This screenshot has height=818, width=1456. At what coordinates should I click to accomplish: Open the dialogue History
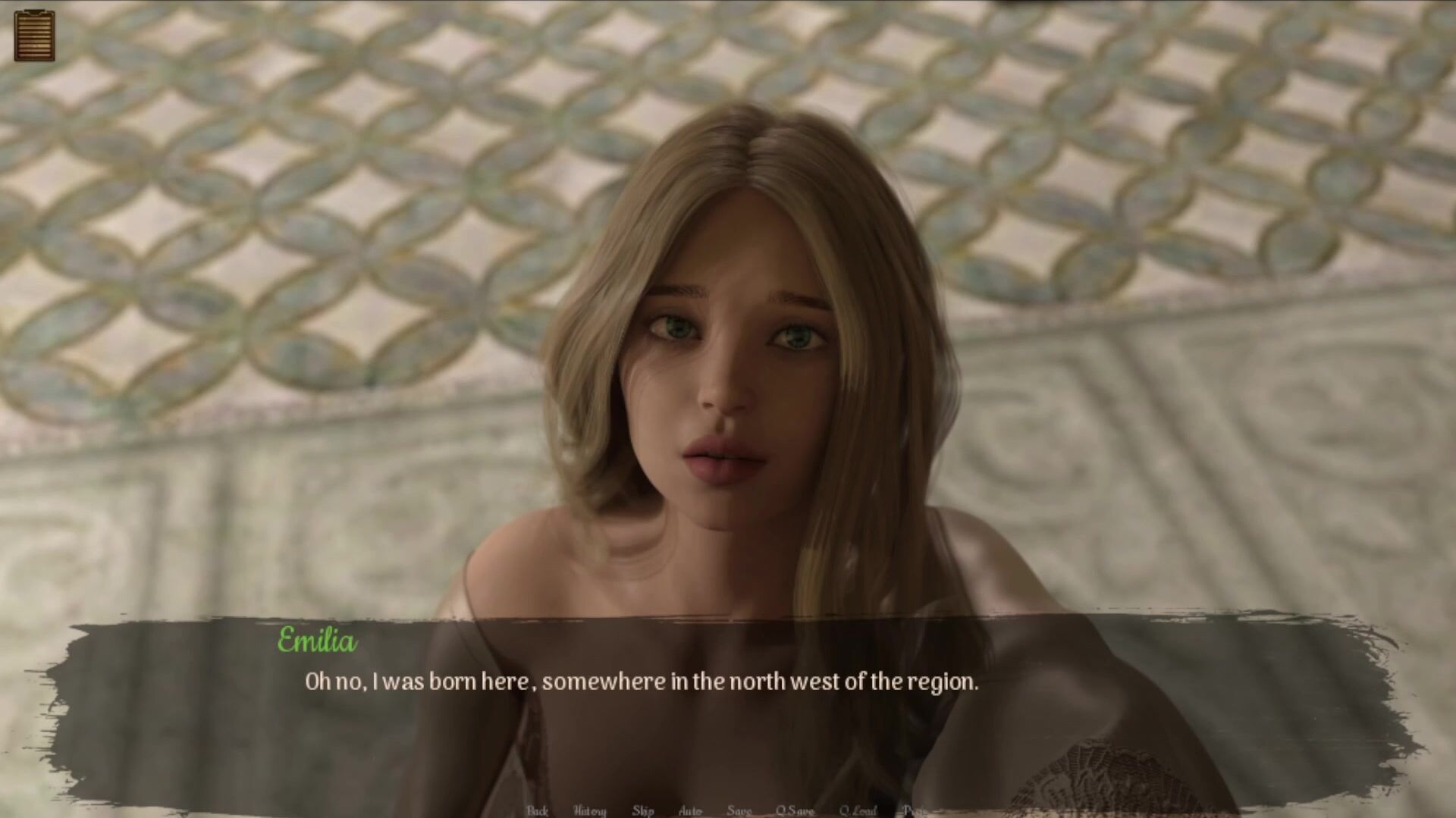[x=589, y=810]
